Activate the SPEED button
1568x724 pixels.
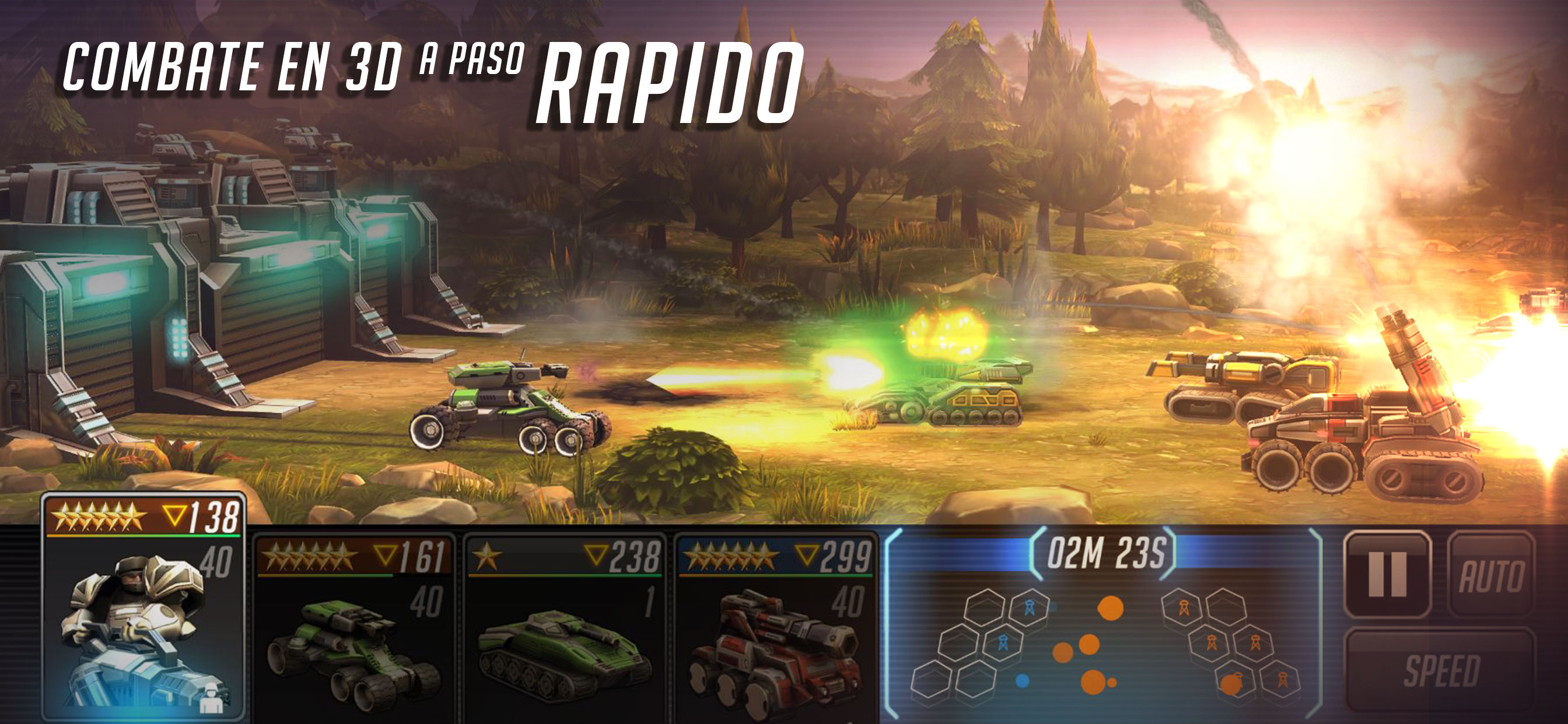point(1441,670)
